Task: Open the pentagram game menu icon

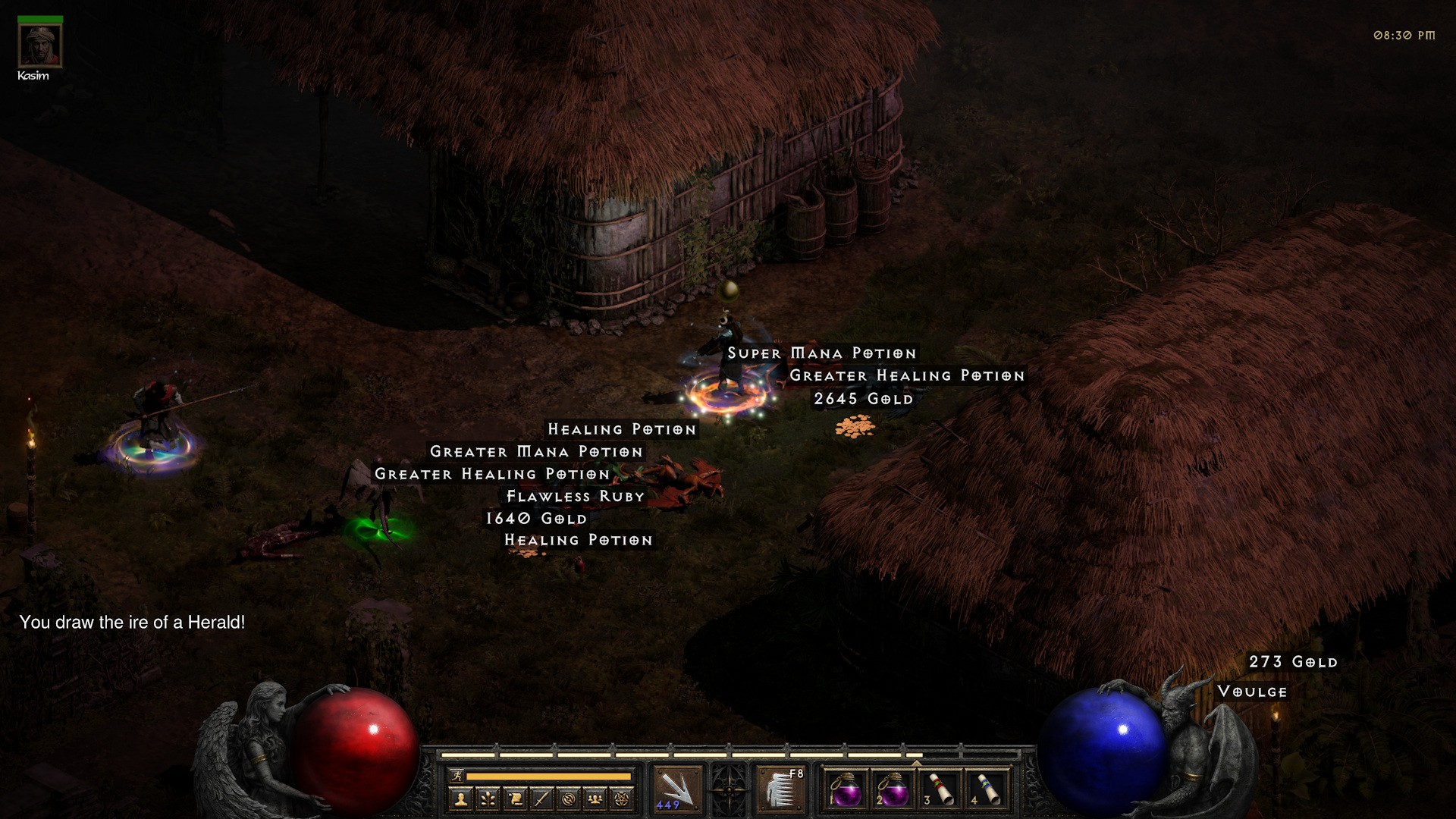Action: pyautogui.click(x=623, y=799)
